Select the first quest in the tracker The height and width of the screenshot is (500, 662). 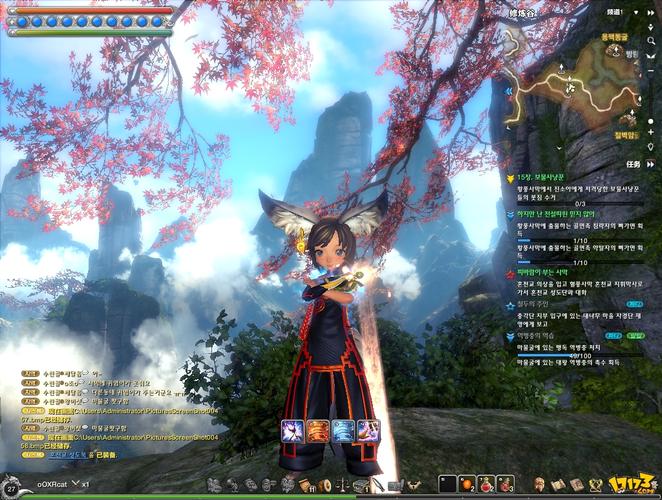coord(545,177)
